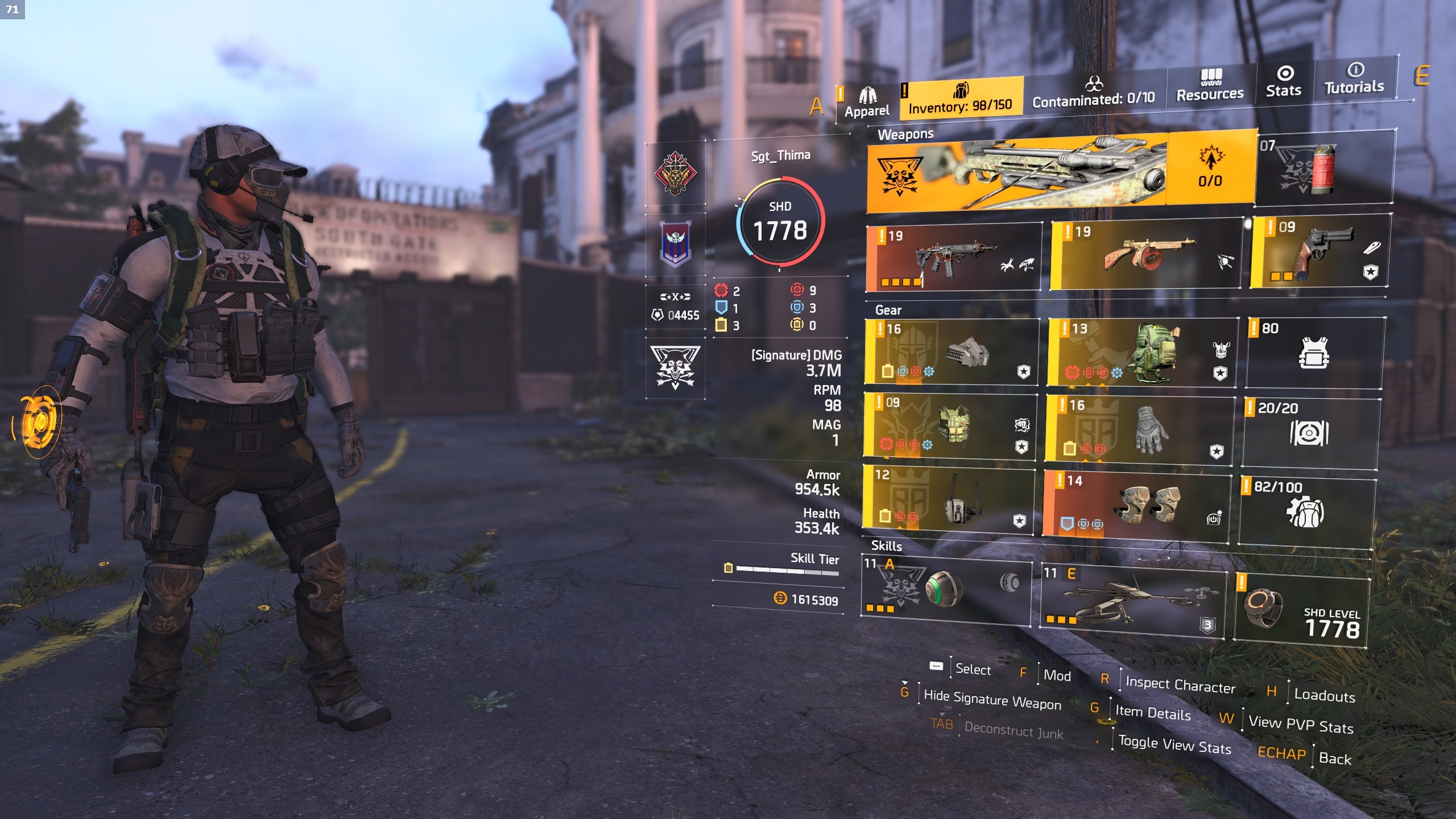Select the chest armor vest slot
Image resolution: width=1456 pixels, height=819 pixels.
click(x=950, y=426)
